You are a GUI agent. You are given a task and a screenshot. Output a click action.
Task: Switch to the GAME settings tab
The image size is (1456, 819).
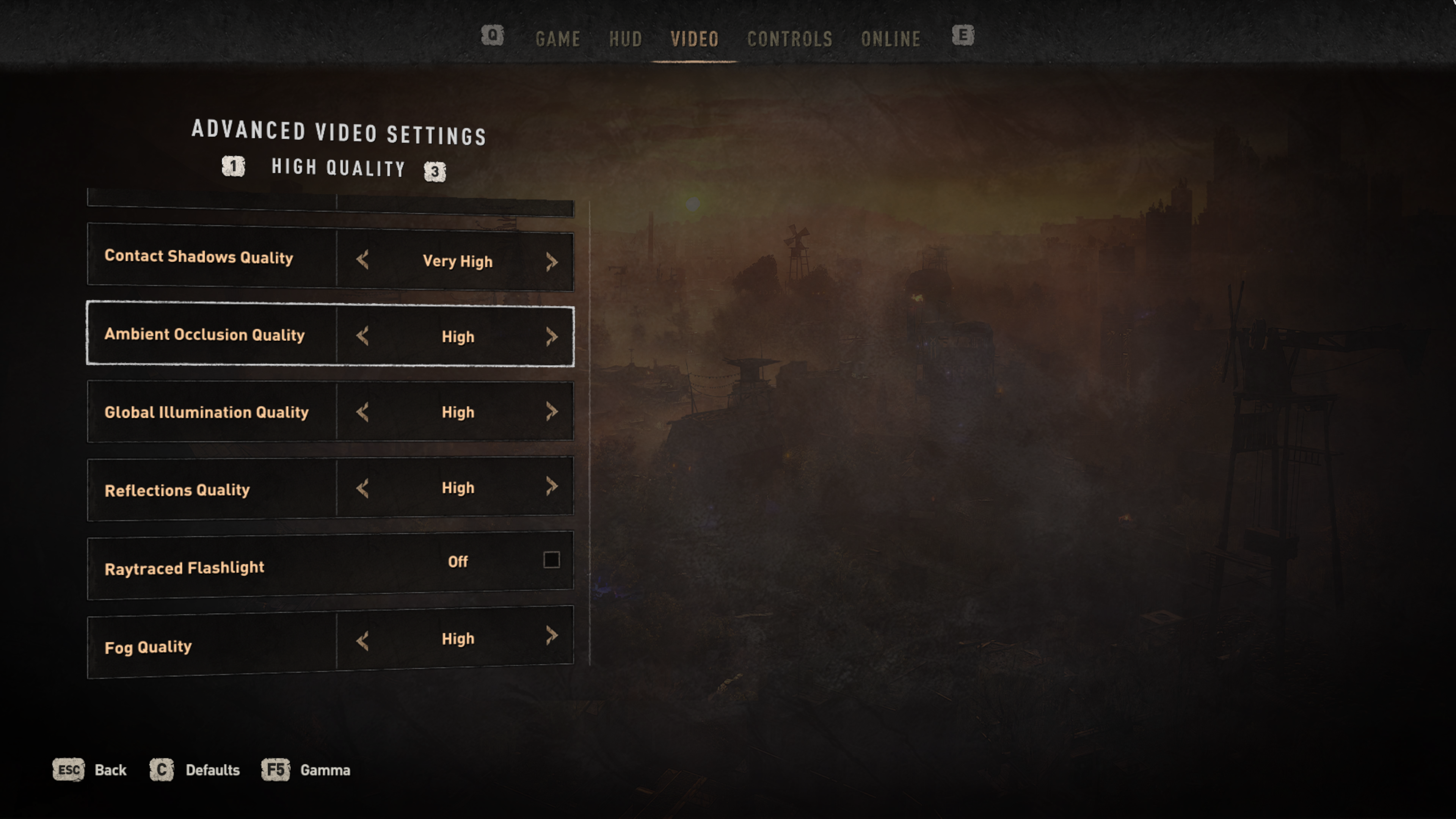(557, 39)
